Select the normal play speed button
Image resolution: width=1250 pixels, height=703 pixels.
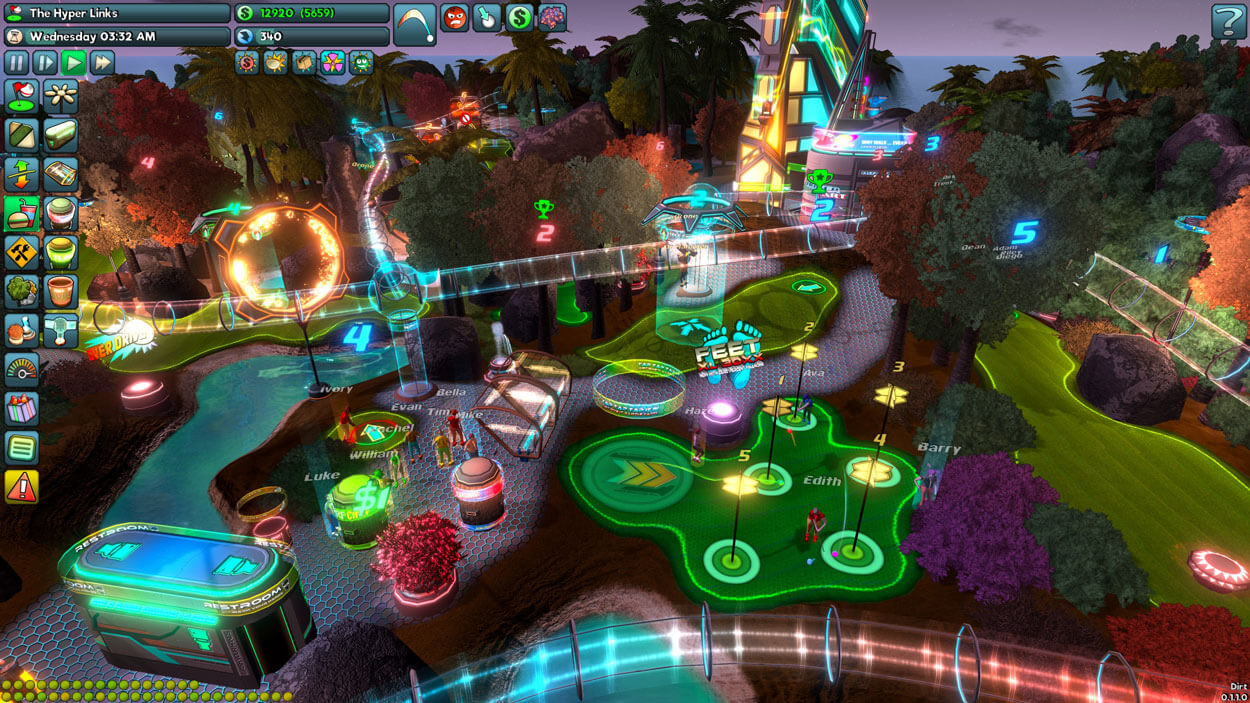pos(73,62)
